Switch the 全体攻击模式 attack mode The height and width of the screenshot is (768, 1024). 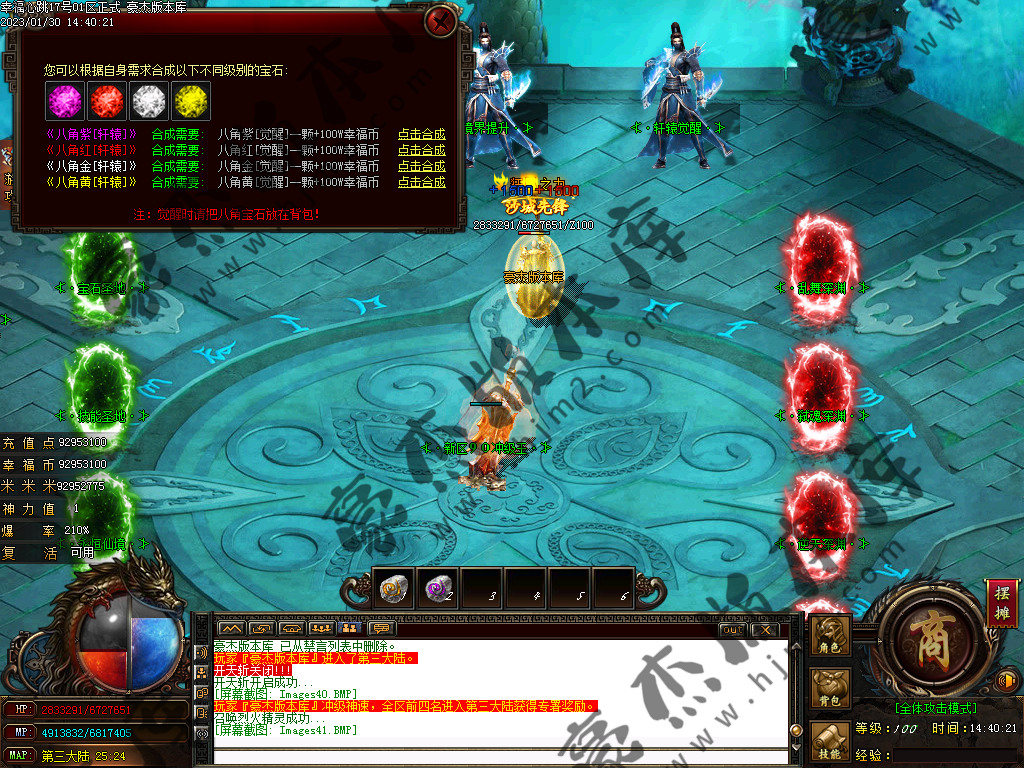coord(936,708)
